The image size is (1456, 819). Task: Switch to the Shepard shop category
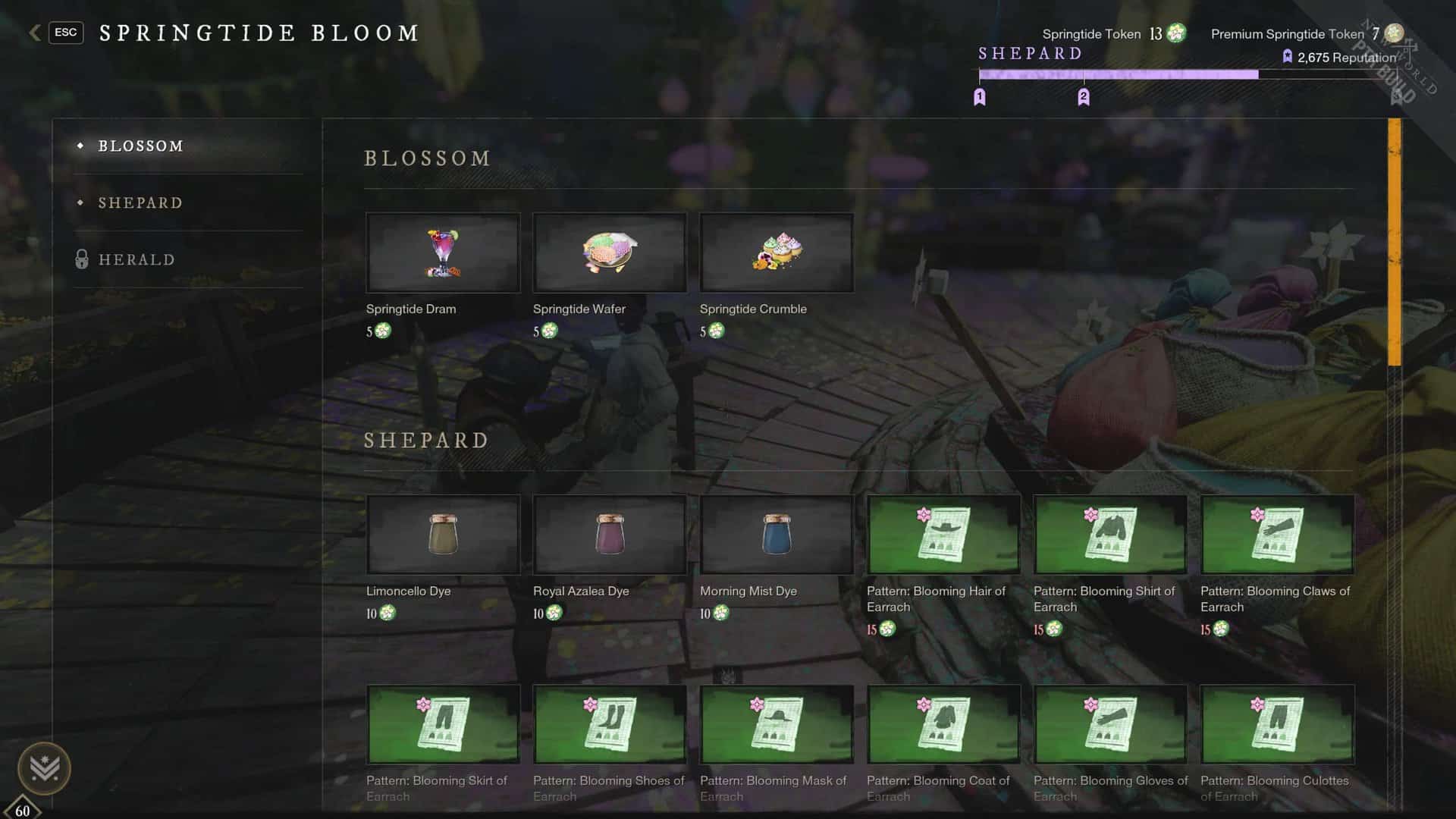coord(140,203)
